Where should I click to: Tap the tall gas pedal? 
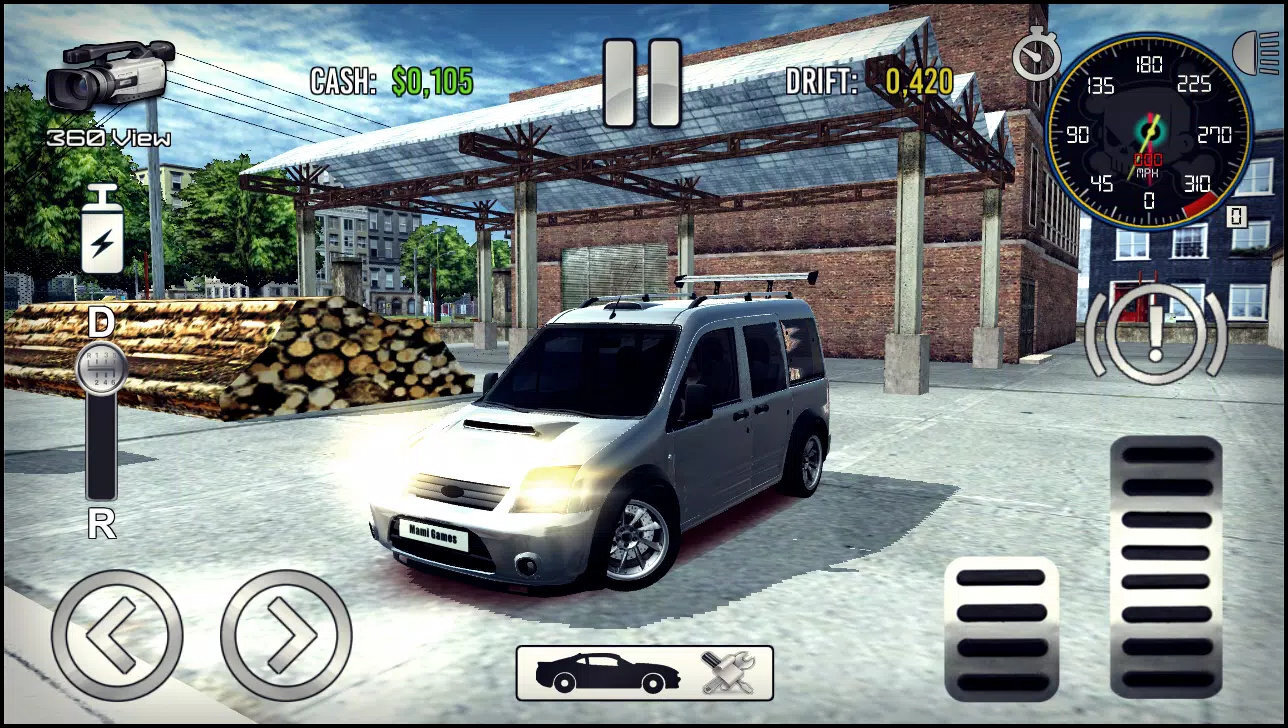(1165, 566)
